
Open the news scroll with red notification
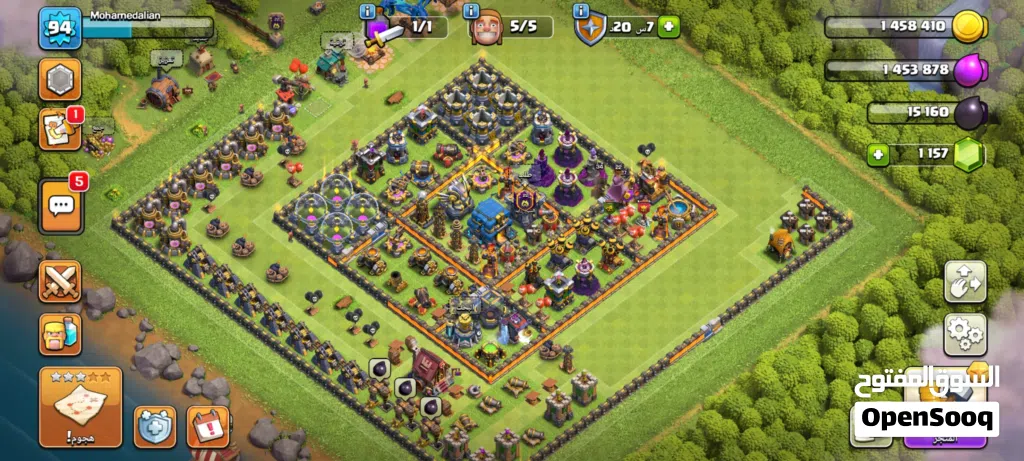click(x=59, y=131)
